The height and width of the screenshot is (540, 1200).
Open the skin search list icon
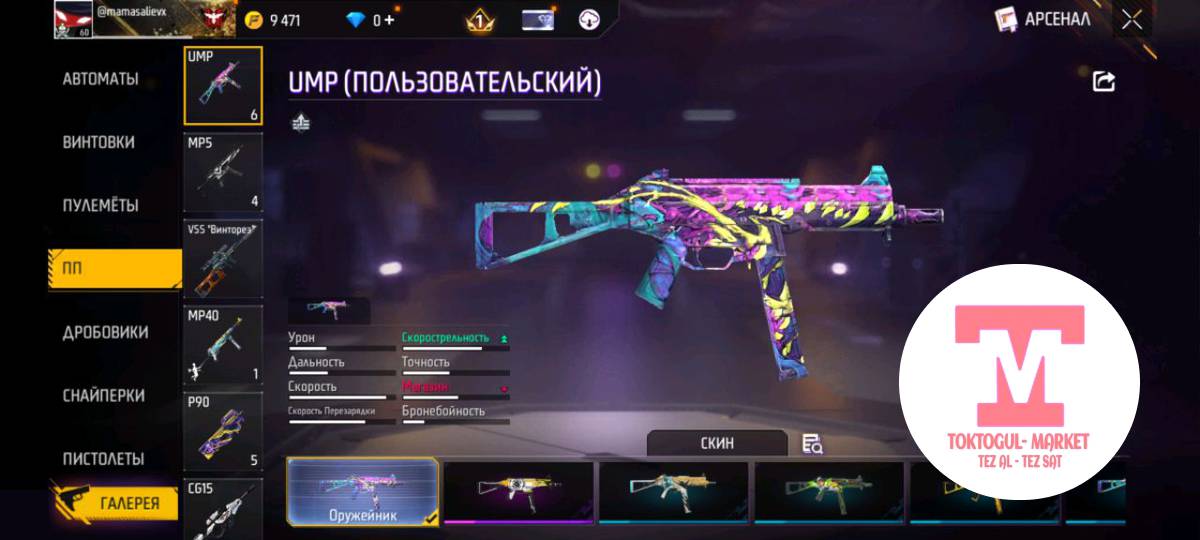(x=812, y=444)
